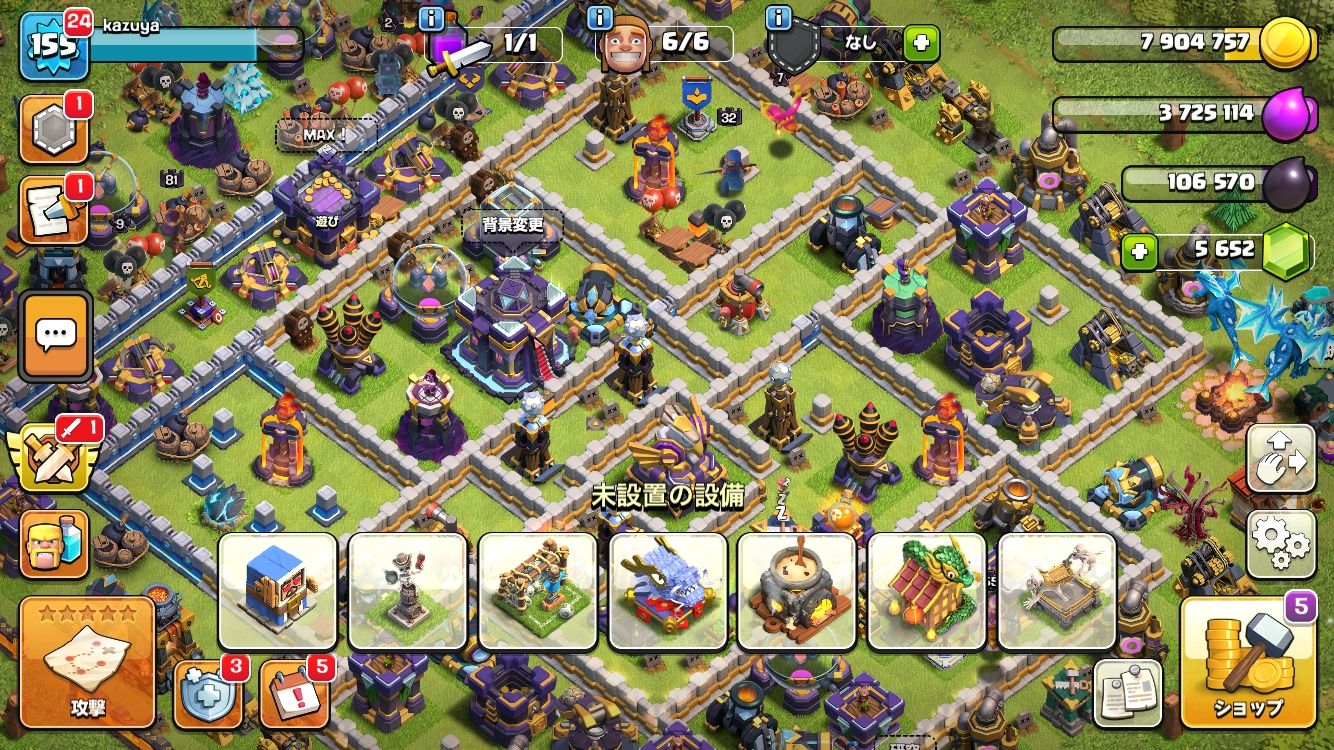Open the barbarian army training menu

pos(55,545)
